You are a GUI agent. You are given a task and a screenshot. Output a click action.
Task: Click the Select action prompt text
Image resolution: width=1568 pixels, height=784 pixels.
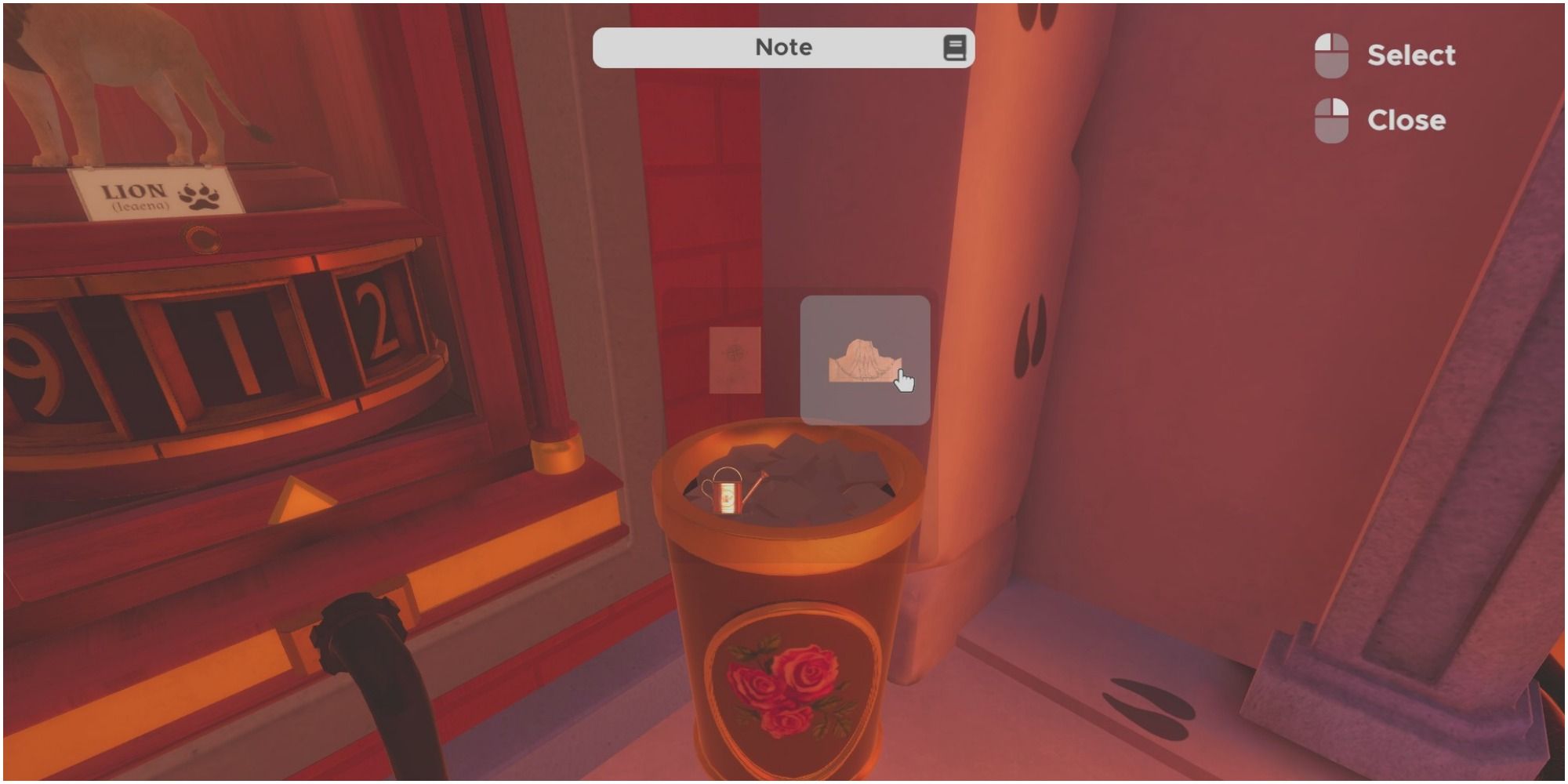(1411, 53)
